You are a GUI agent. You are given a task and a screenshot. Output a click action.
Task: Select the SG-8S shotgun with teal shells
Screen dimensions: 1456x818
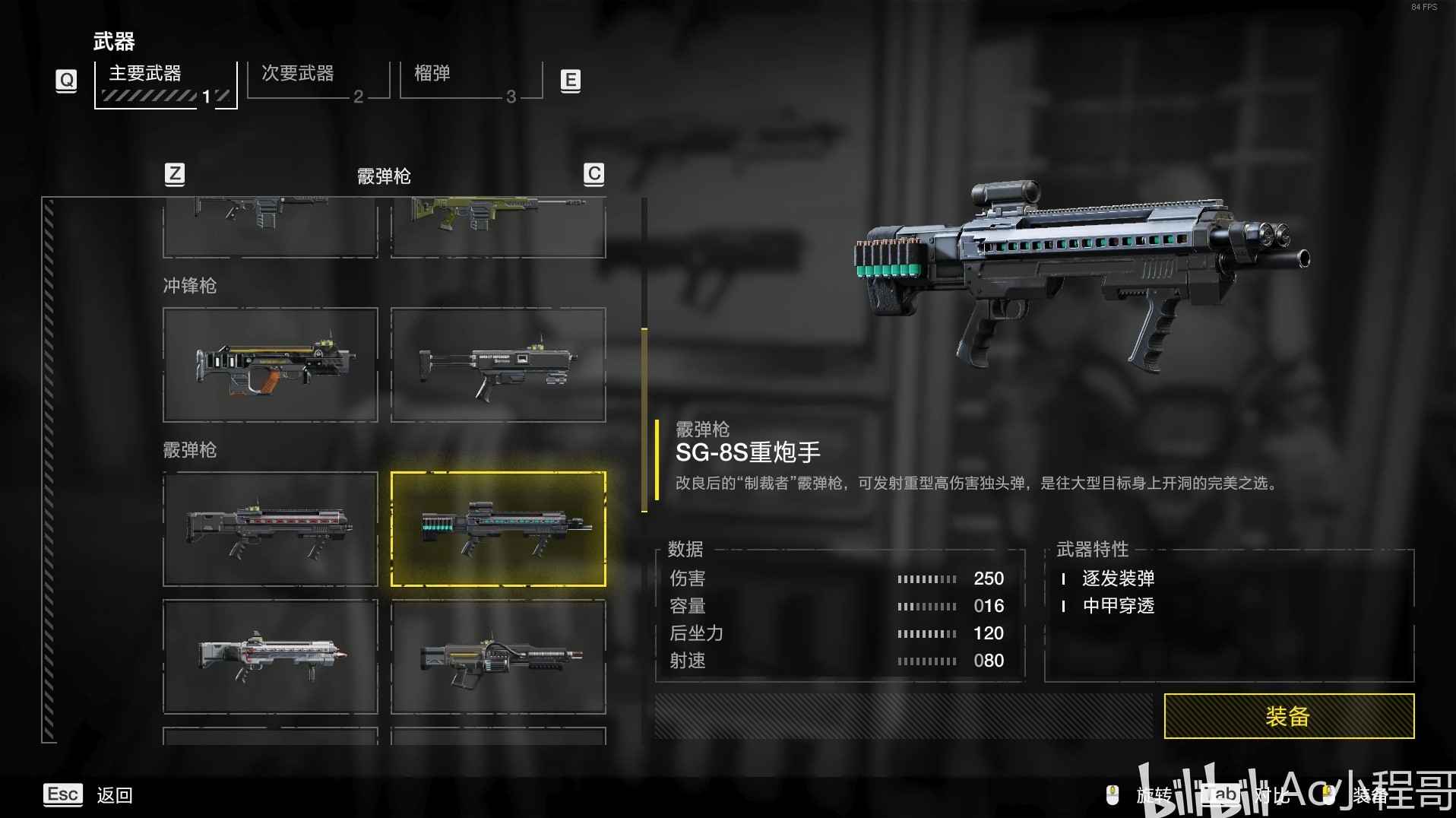click(499, 529)
